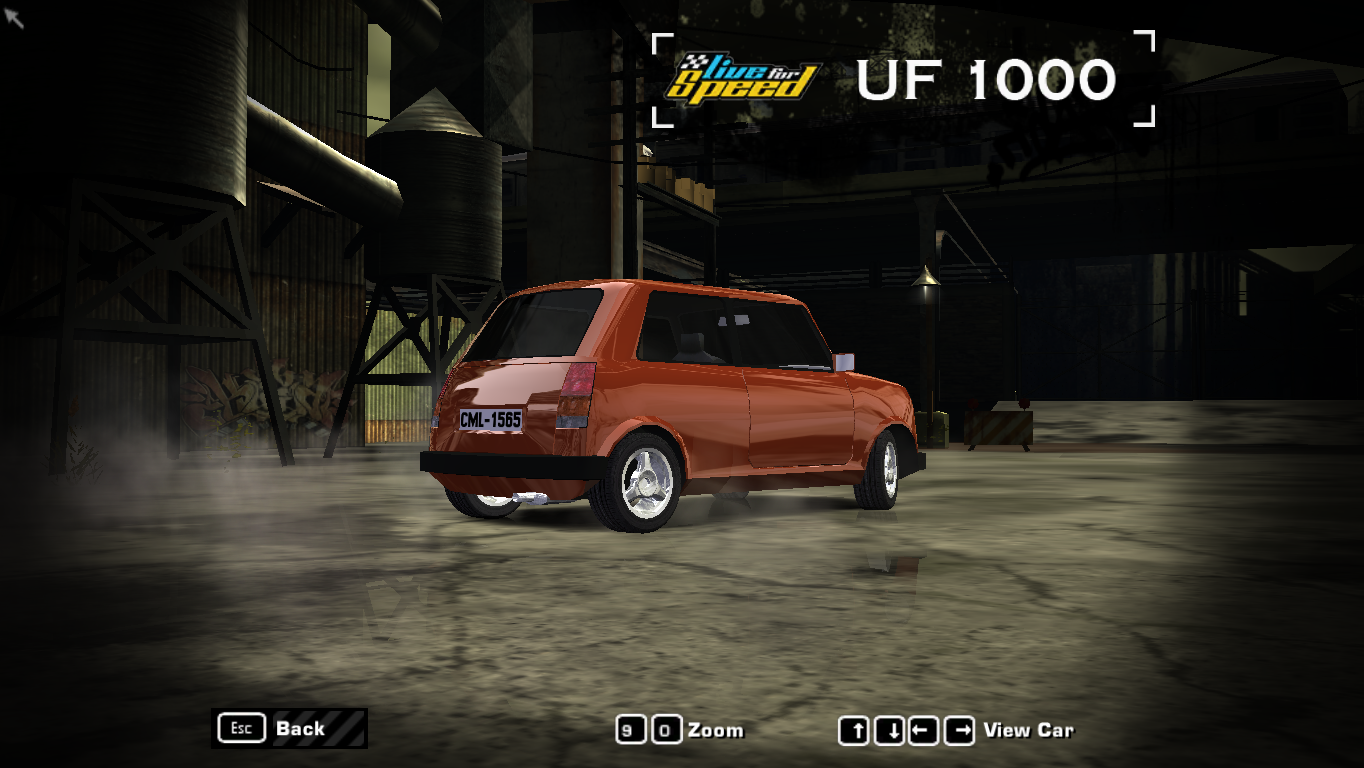Click the CML-1565 license plate
The width and height of the screenshot is (1364, 768).
pyautogui.click(x=489, y=421)
